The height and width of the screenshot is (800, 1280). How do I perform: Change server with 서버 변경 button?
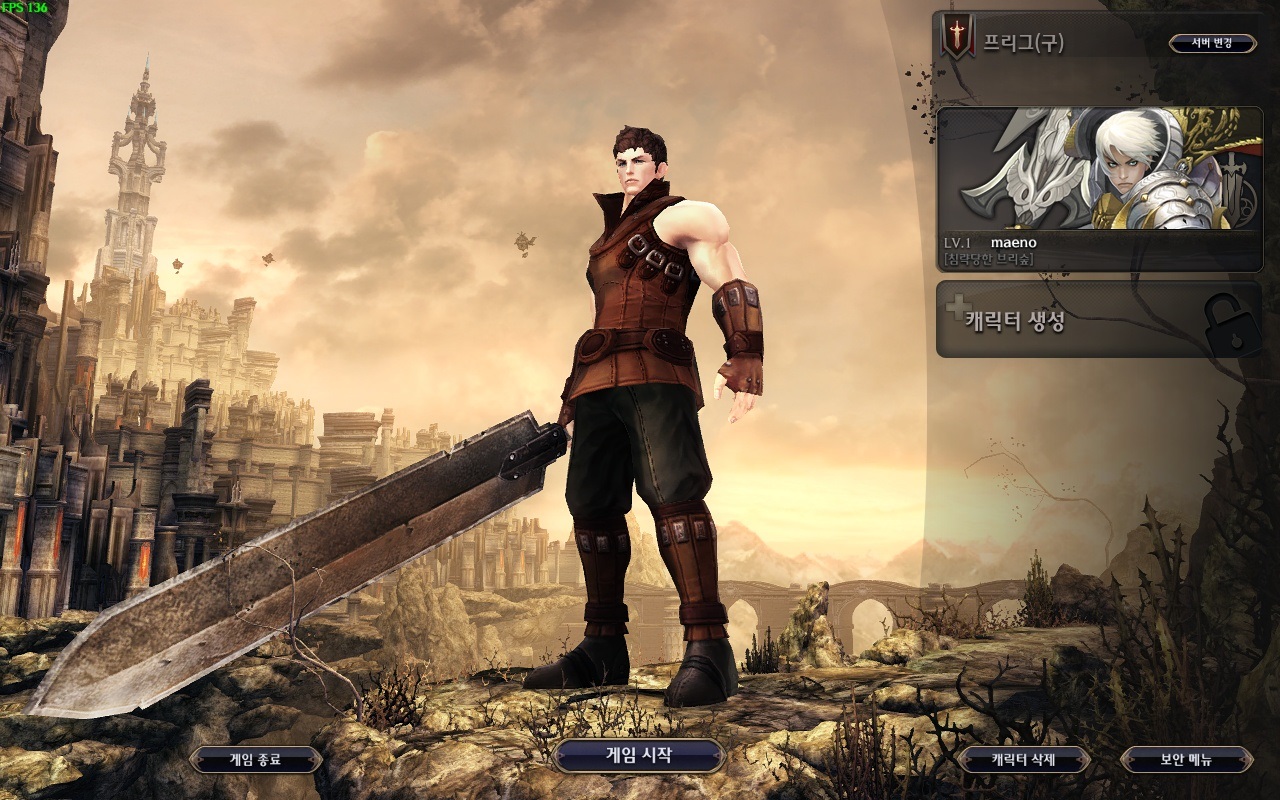pos(1212,43)
